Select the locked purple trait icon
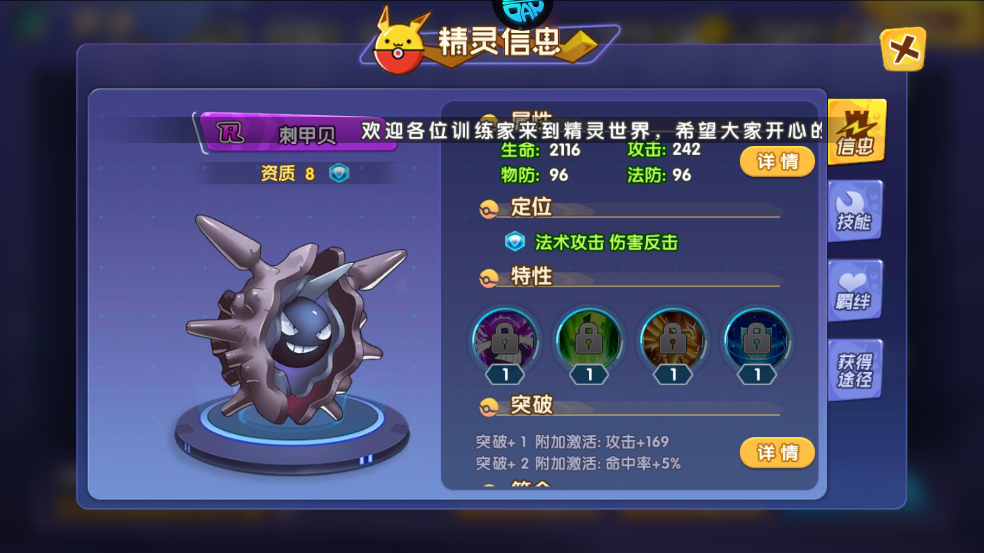 (x=505, y=338)
